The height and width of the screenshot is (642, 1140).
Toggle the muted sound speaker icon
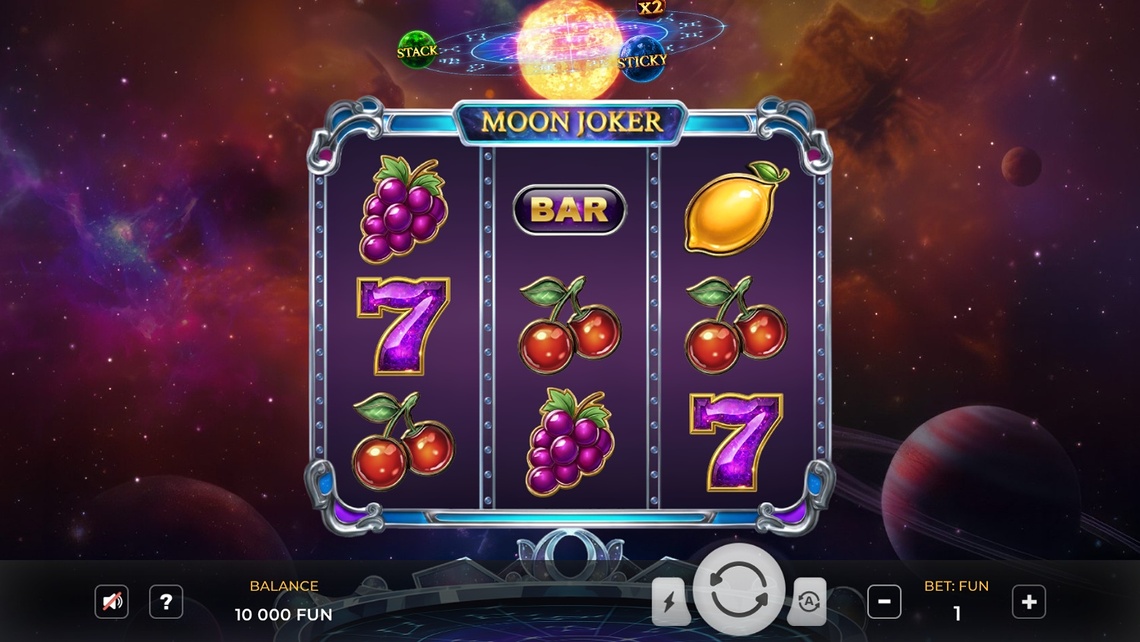click(x=111, y=602)
